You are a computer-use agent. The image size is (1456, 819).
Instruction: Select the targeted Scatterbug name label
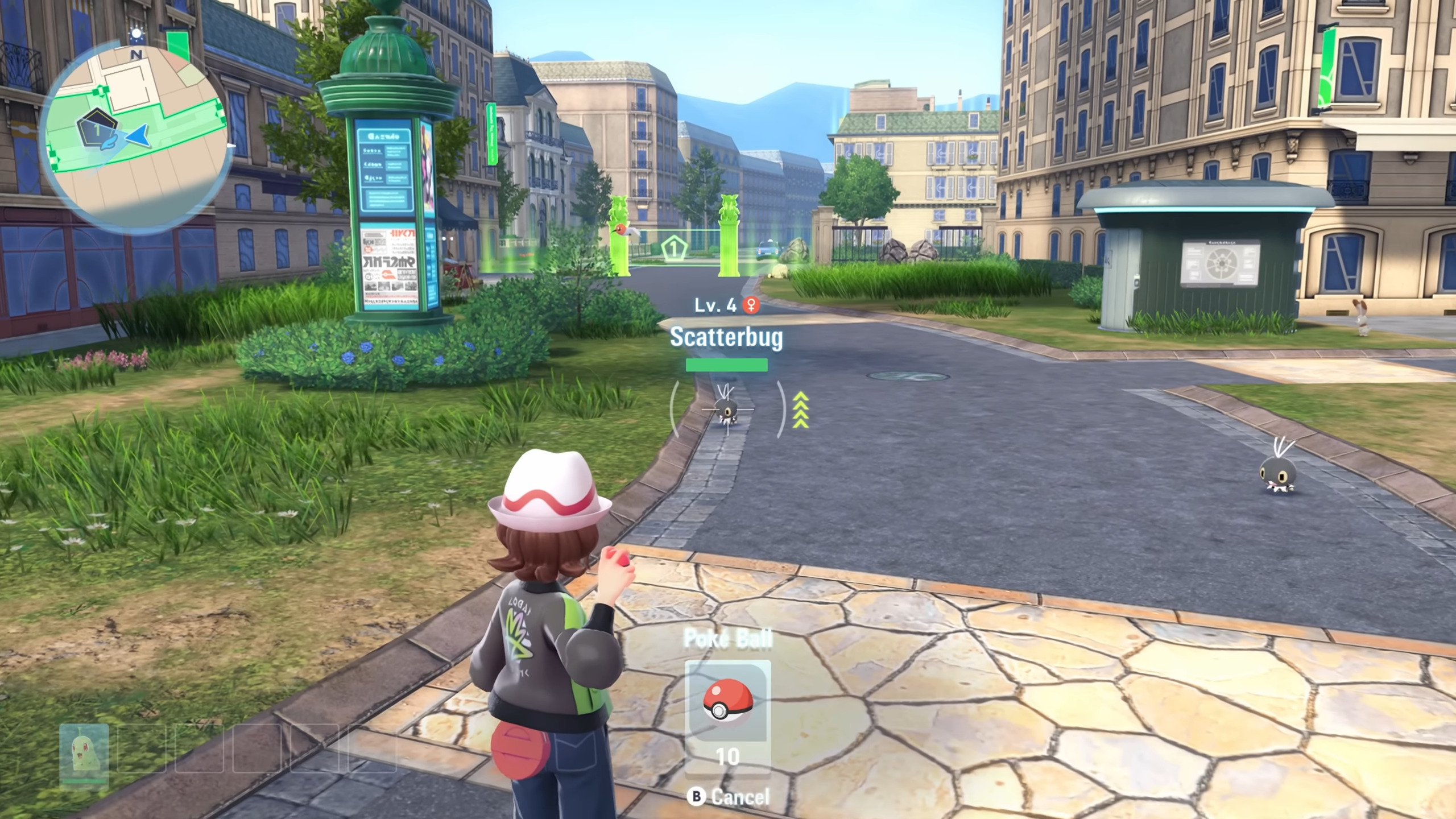[726, 337]
